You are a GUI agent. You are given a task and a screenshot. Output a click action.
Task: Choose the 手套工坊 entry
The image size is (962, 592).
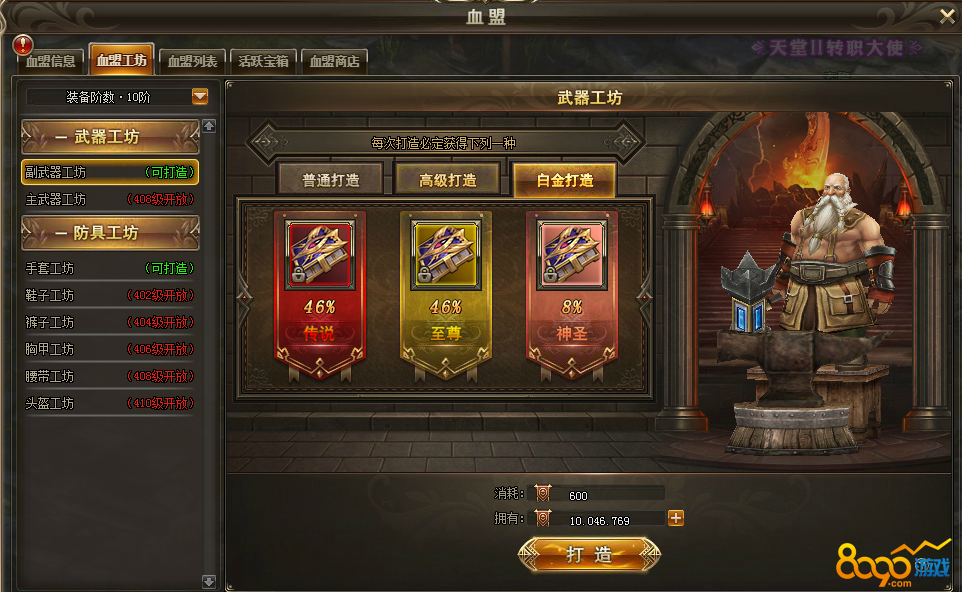(110, 268)
